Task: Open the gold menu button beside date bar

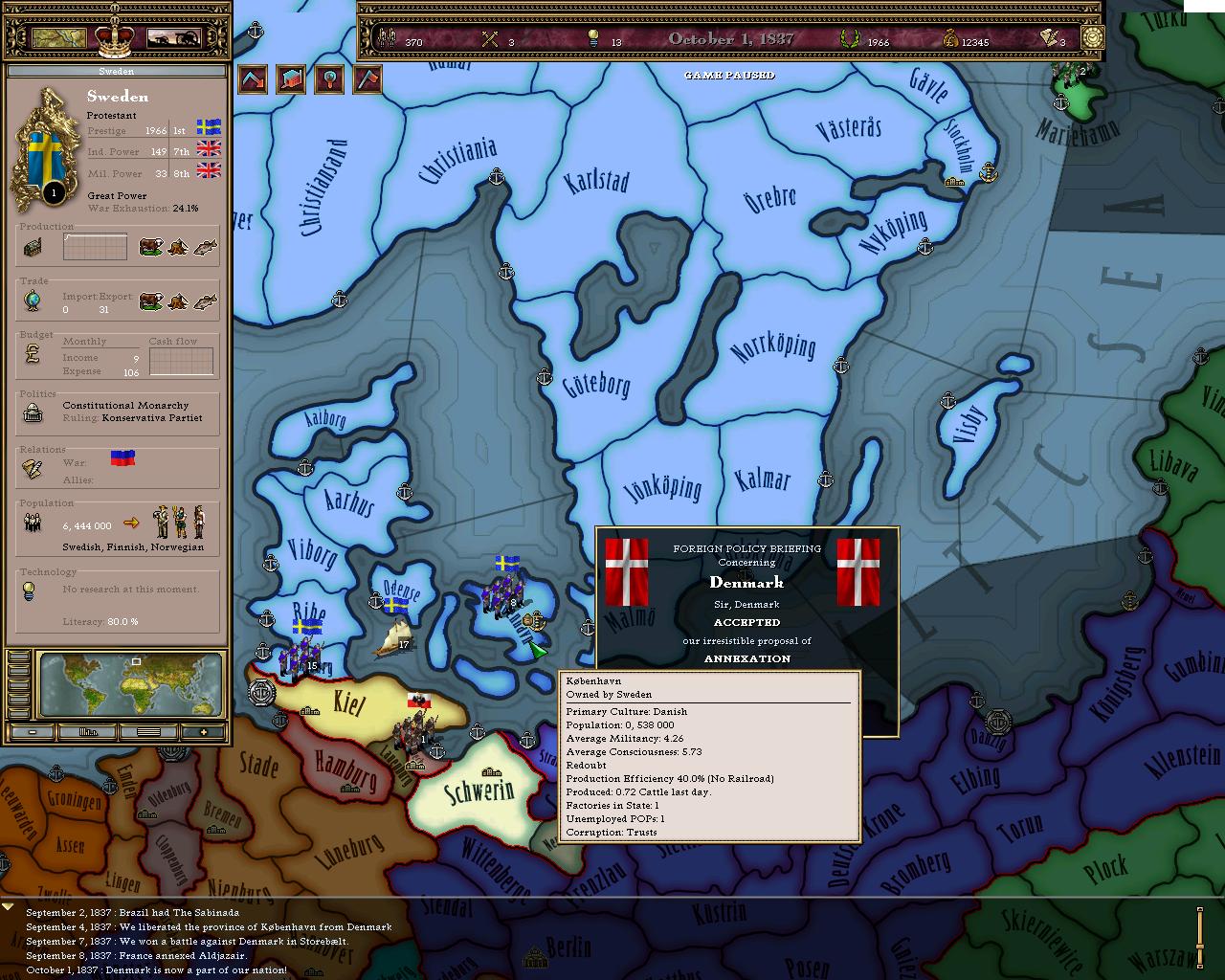Action: coord(1092,38)
